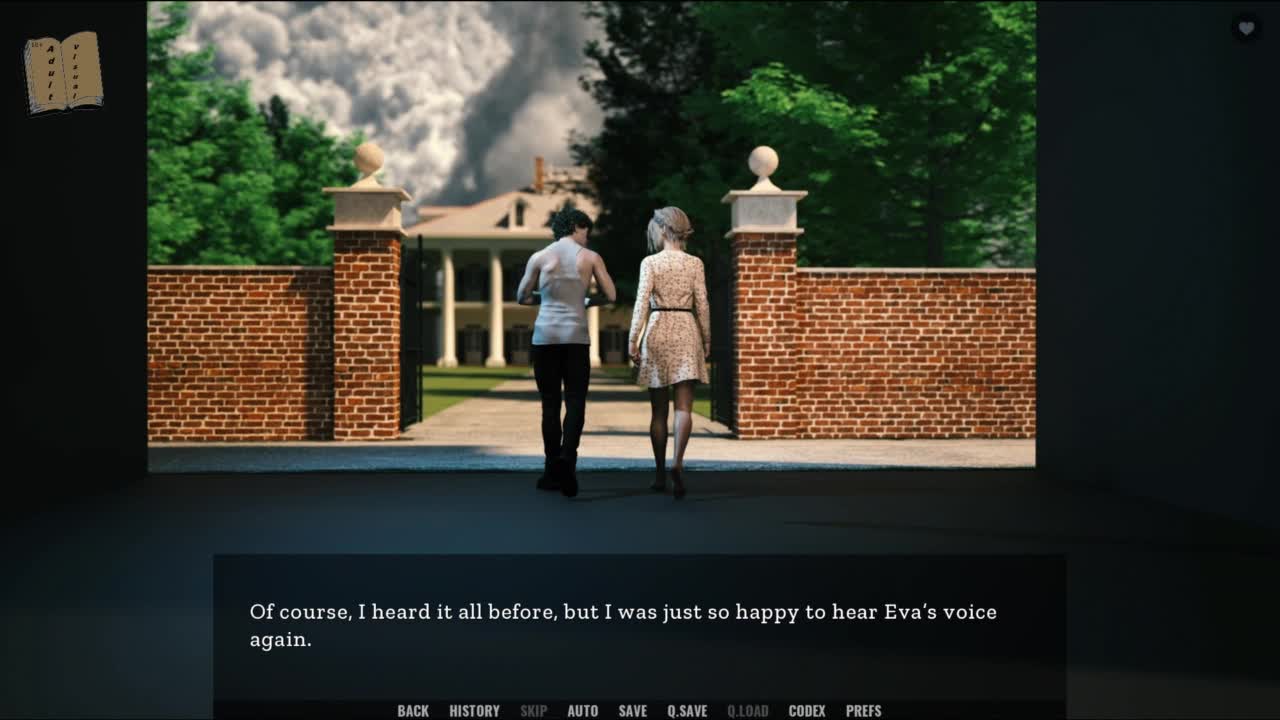Toggle AUTO advance mode

tap(582, 711)
